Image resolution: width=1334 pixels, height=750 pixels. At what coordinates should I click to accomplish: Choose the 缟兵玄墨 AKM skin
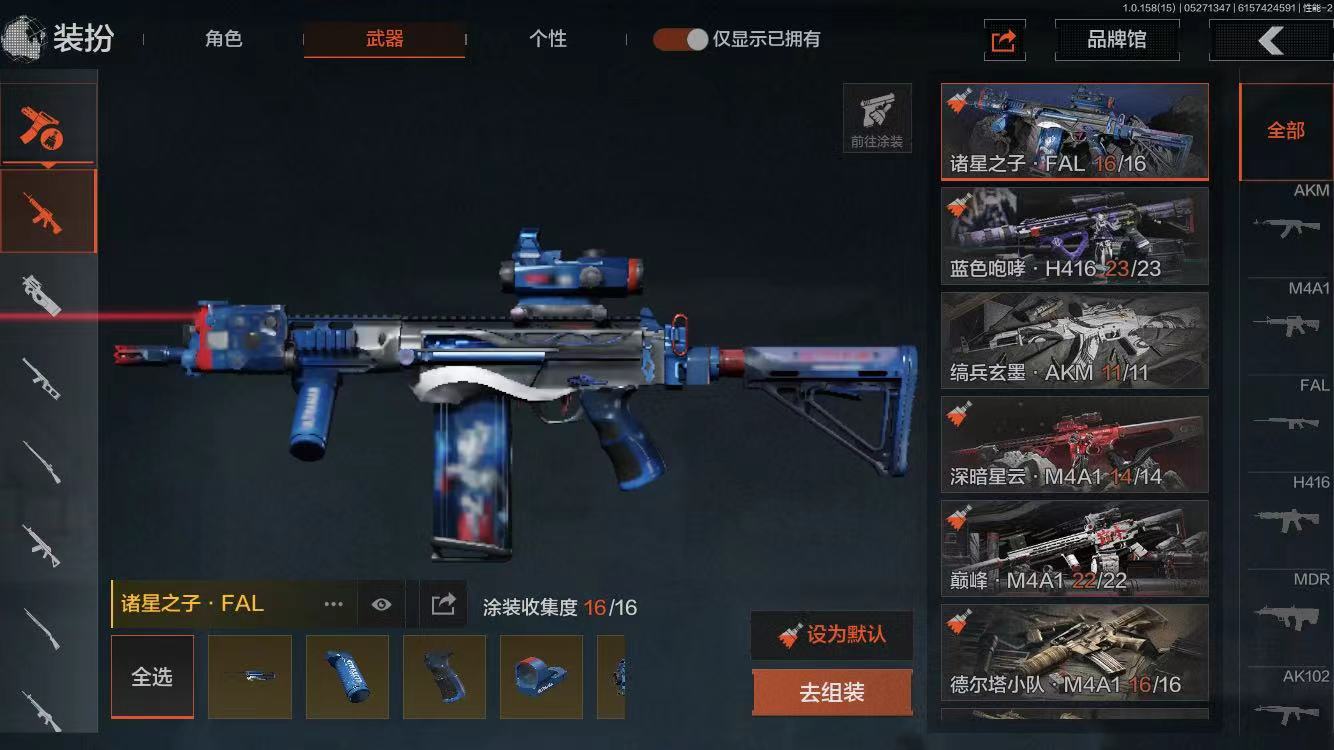1074,340
